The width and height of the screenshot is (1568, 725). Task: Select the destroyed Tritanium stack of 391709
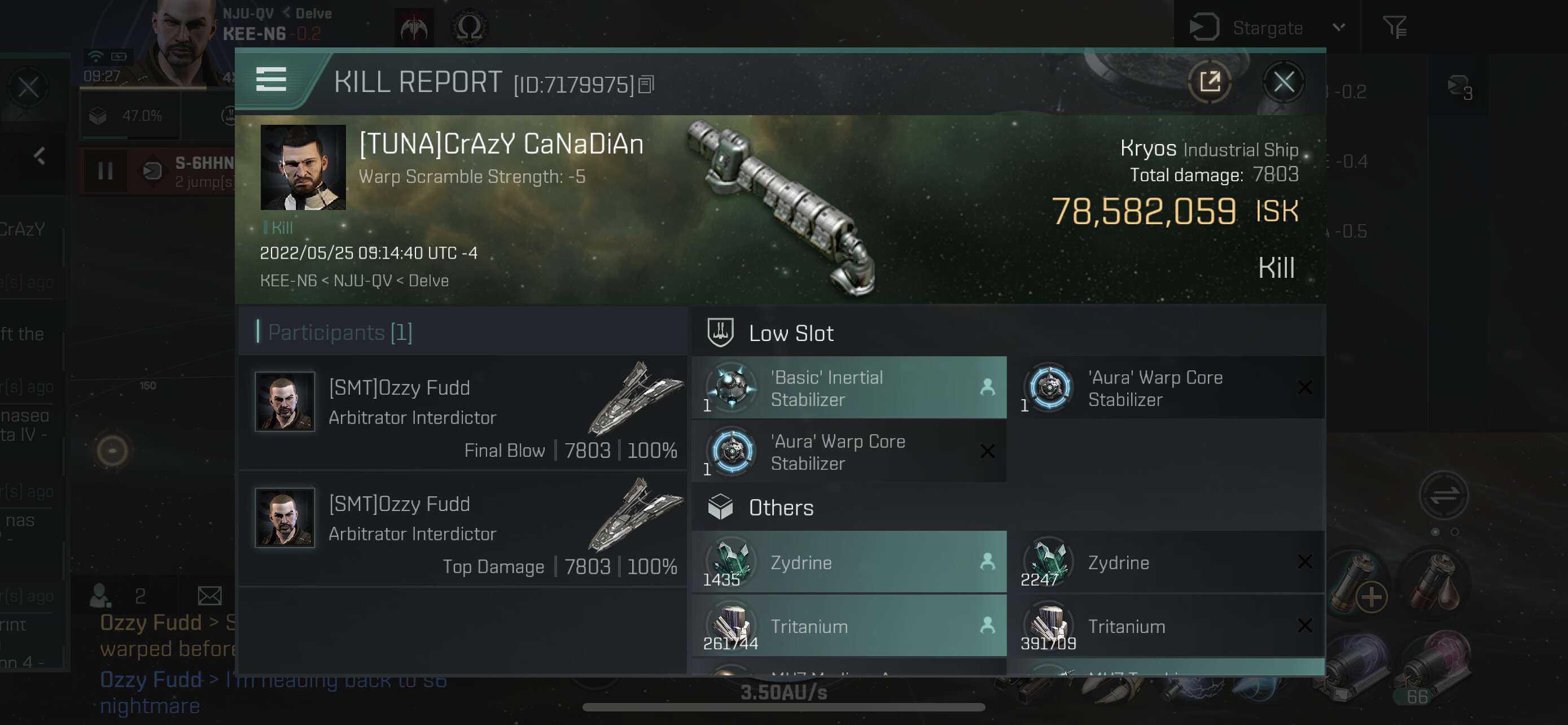pos(1165,626)
